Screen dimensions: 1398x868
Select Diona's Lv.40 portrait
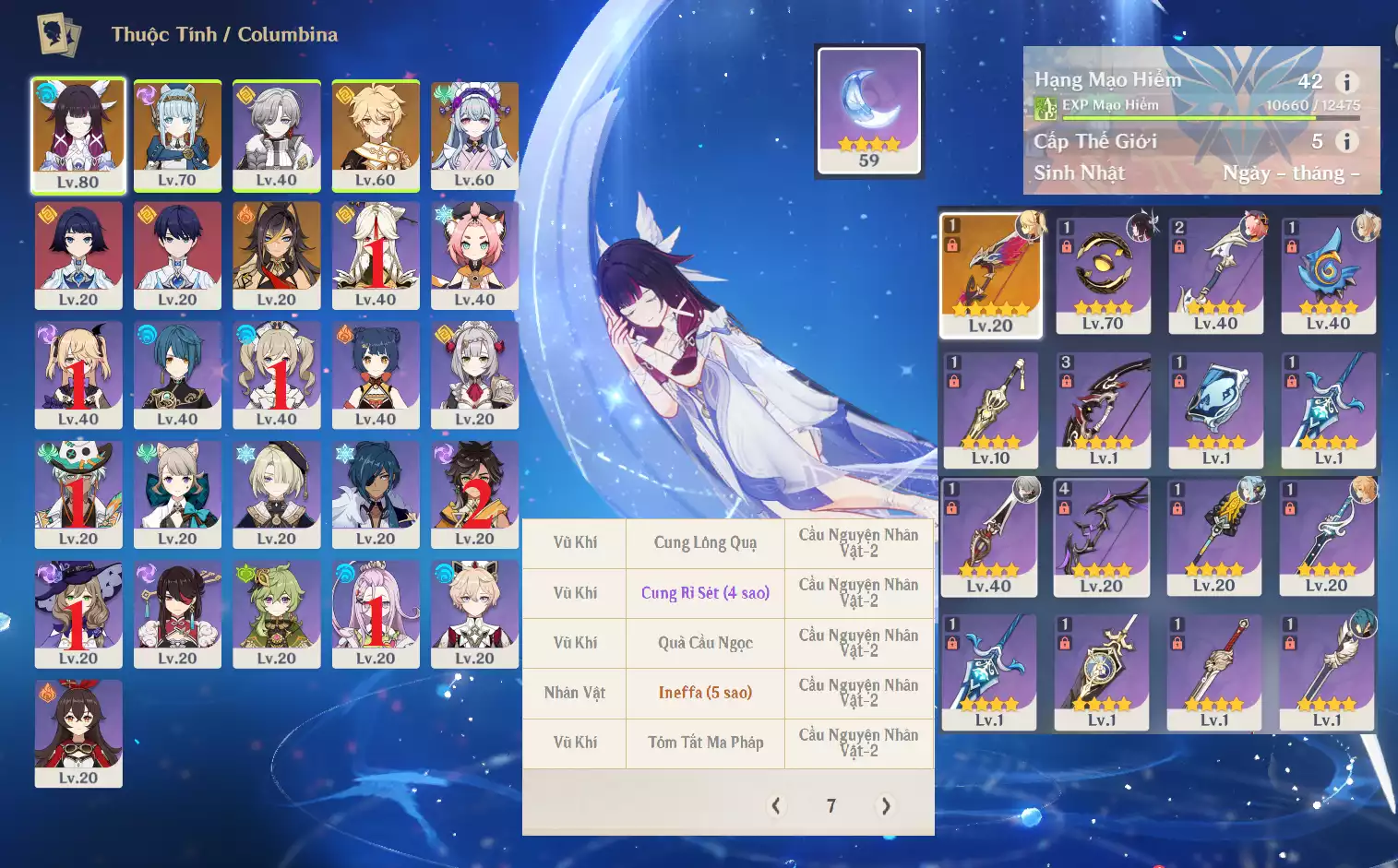tap(474, 255)
